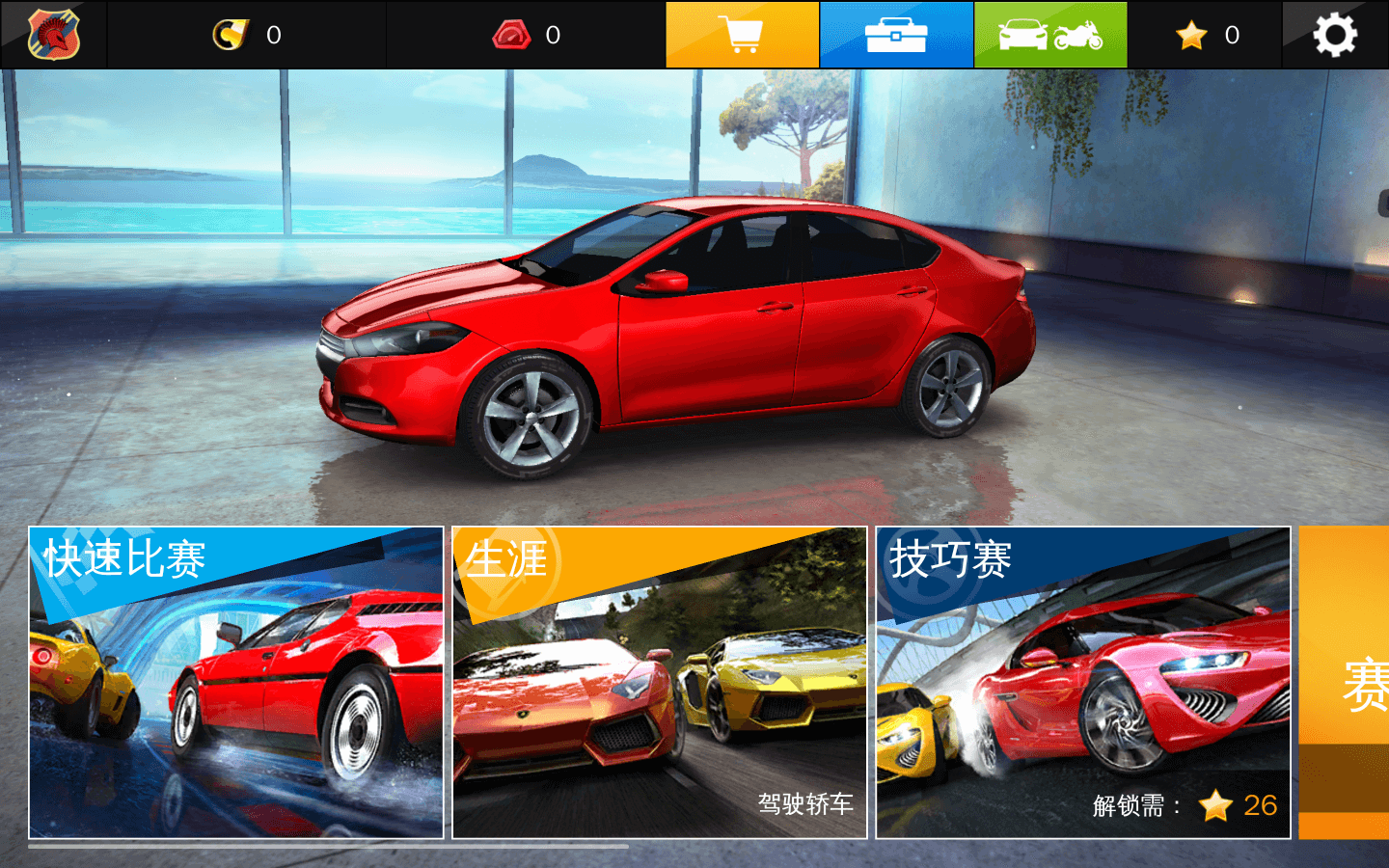The height and width of the screenshot is (868, 1389).
Task: Tap the gold credits currency counter
Action: (x=247, y=35)
